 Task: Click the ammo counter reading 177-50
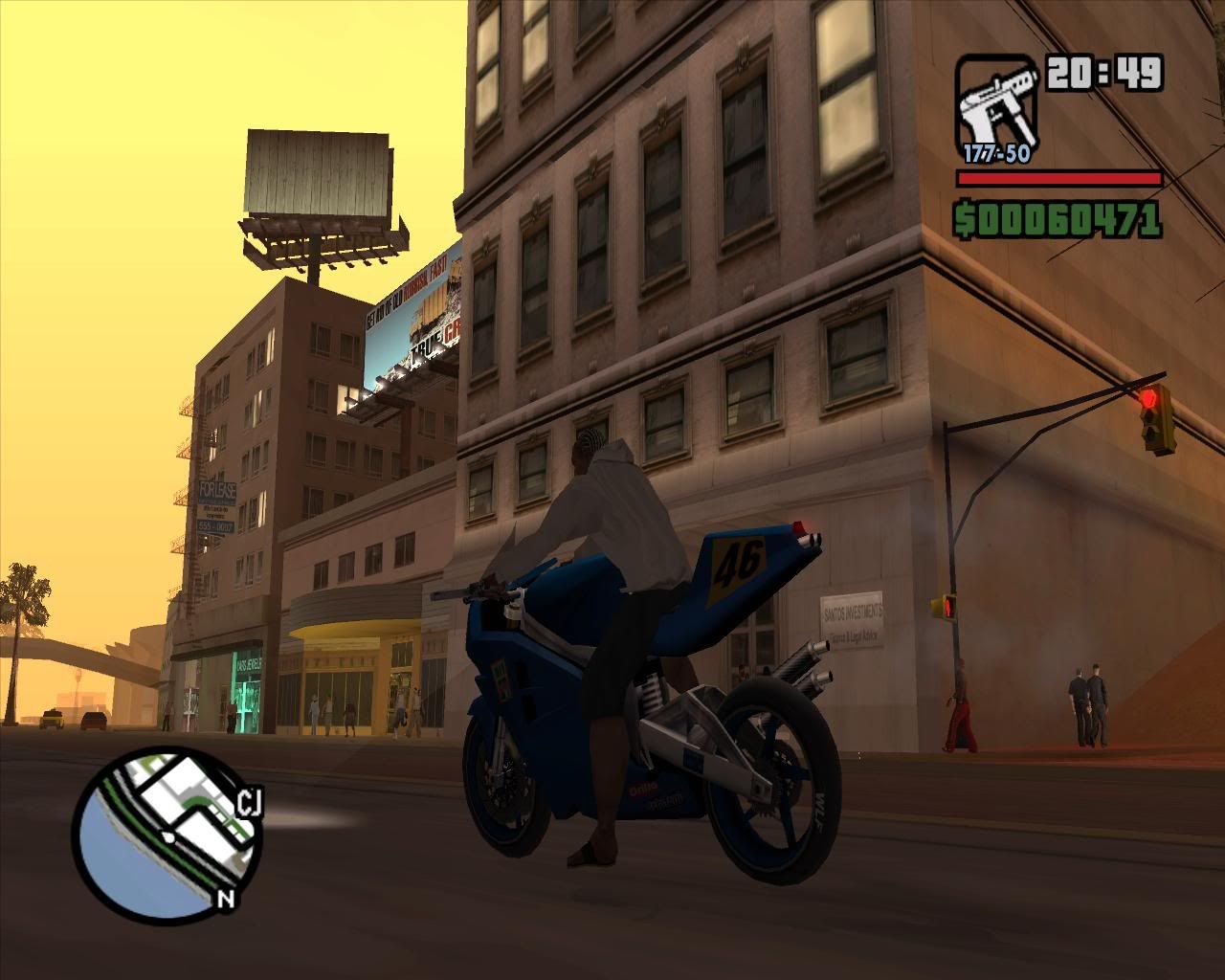(x=998, y=150)
